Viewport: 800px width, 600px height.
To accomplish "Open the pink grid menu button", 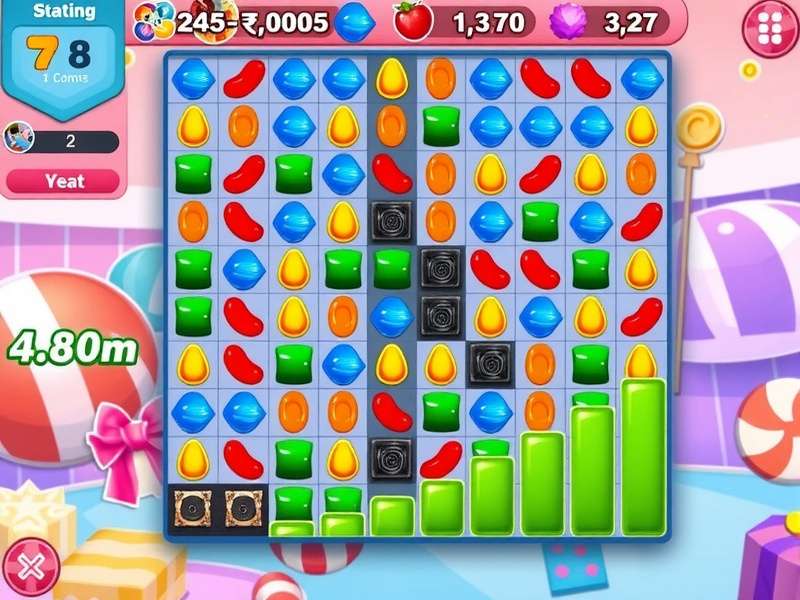I will point(769,27).
